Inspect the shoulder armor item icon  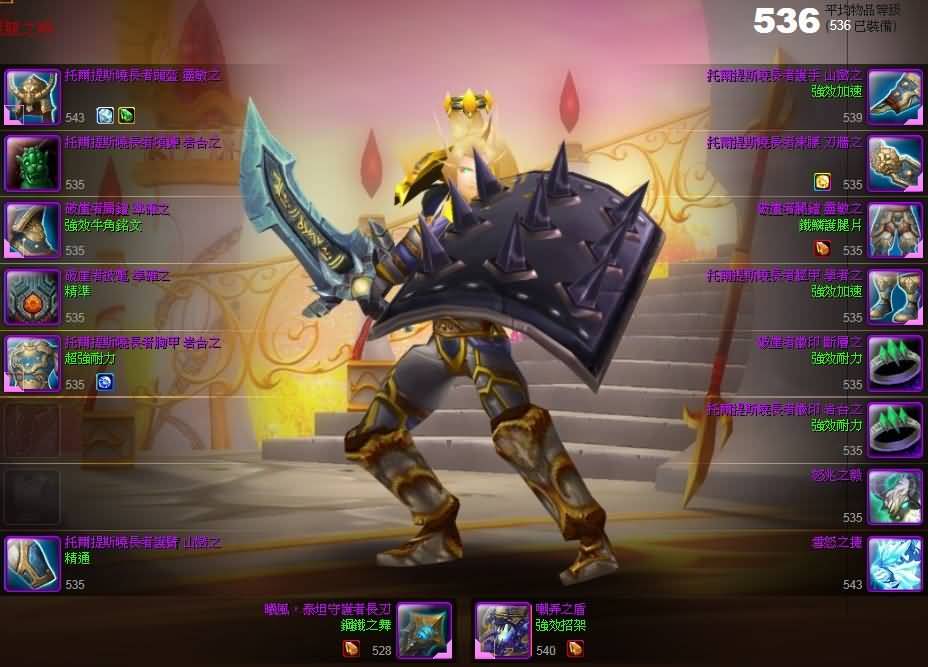pos(33,230)
